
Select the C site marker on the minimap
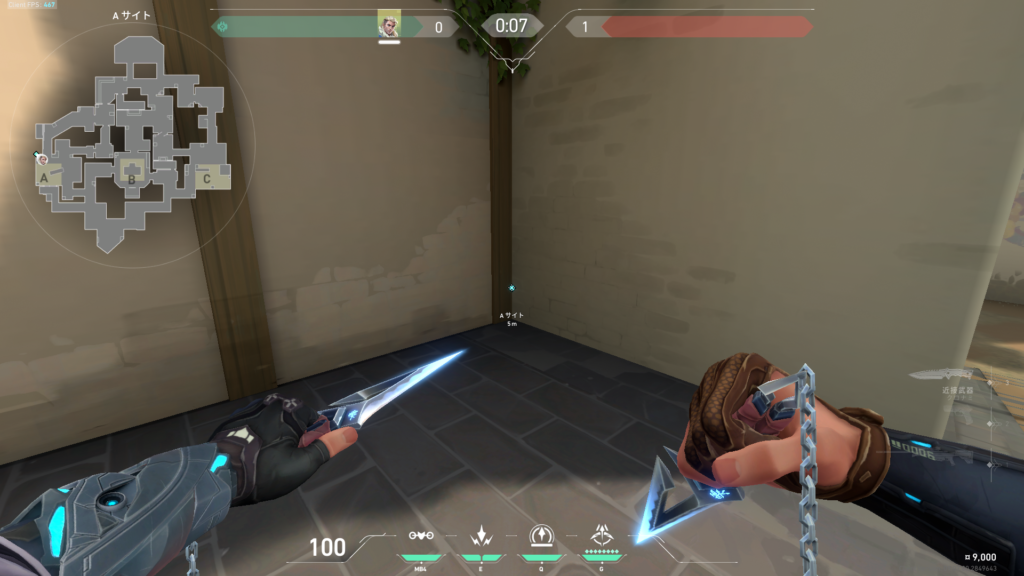point(207,178)
